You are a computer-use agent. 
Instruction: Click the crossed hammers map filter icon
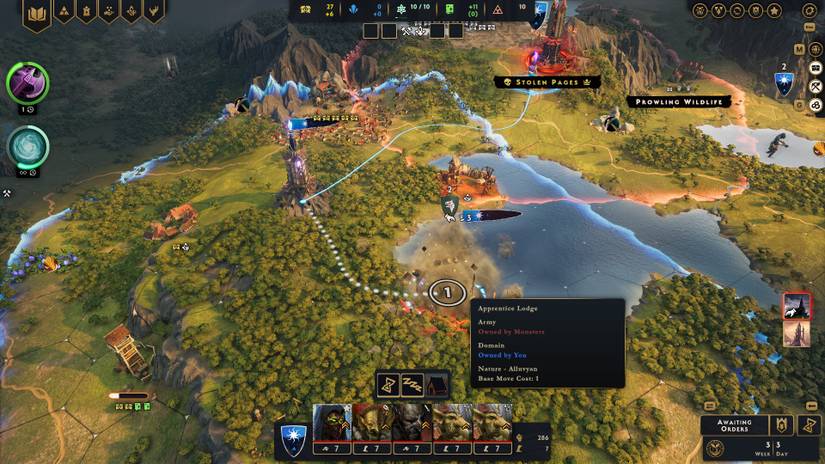6,194
